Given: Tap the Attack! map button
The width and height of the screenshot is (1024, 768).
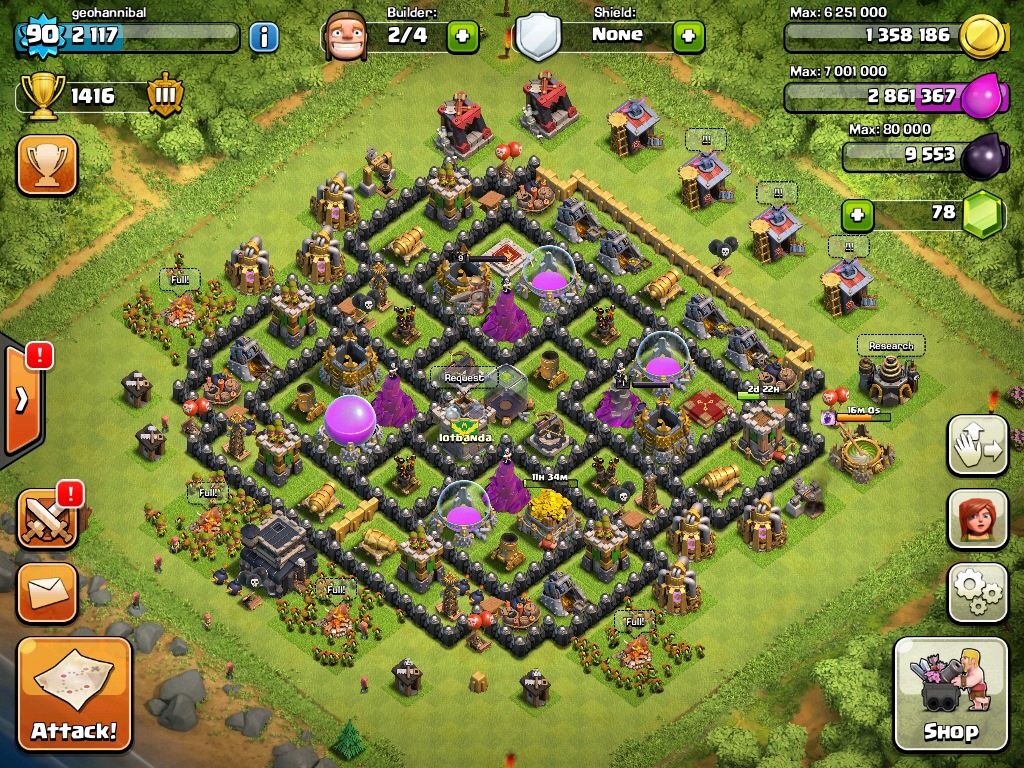Looking at the screenshot, I should pos(74,694).
